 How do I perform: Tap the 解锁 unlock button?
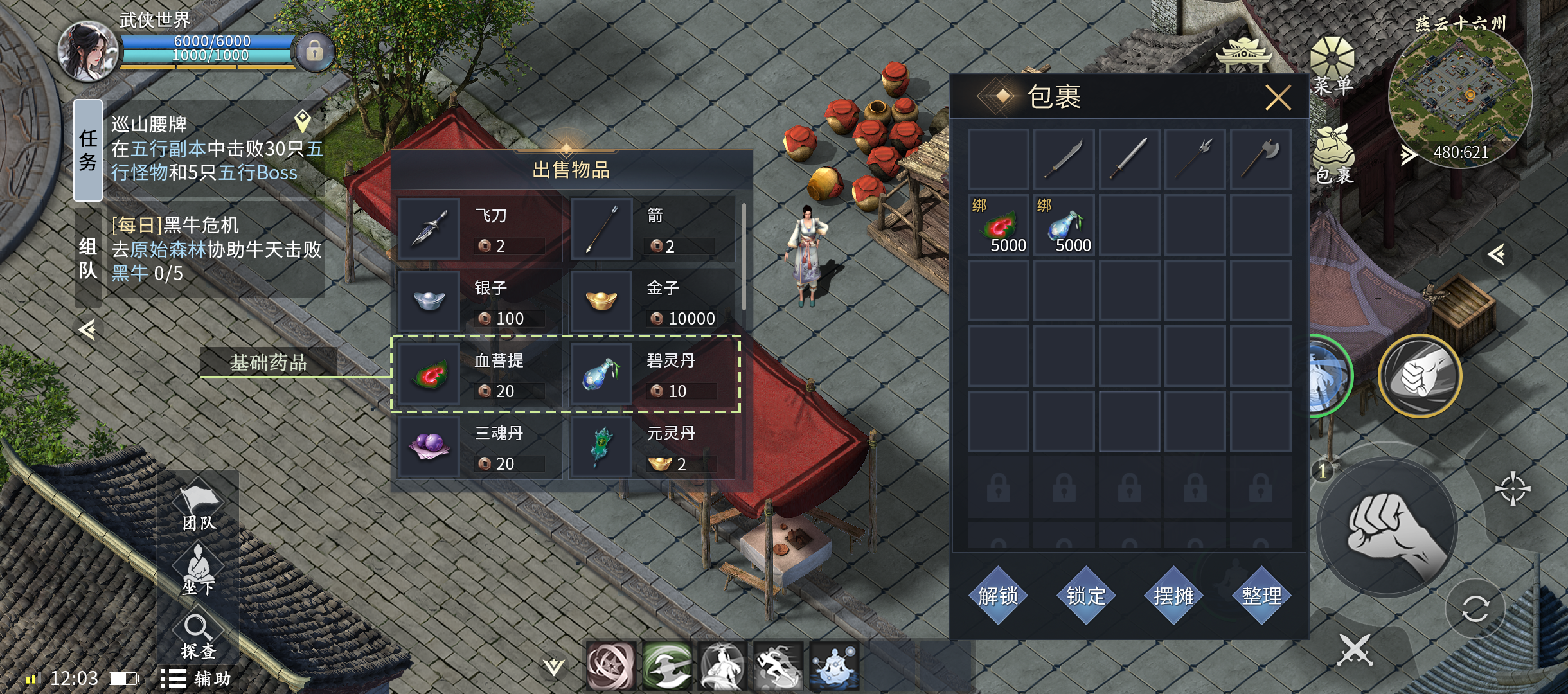[x=998, y=596]
